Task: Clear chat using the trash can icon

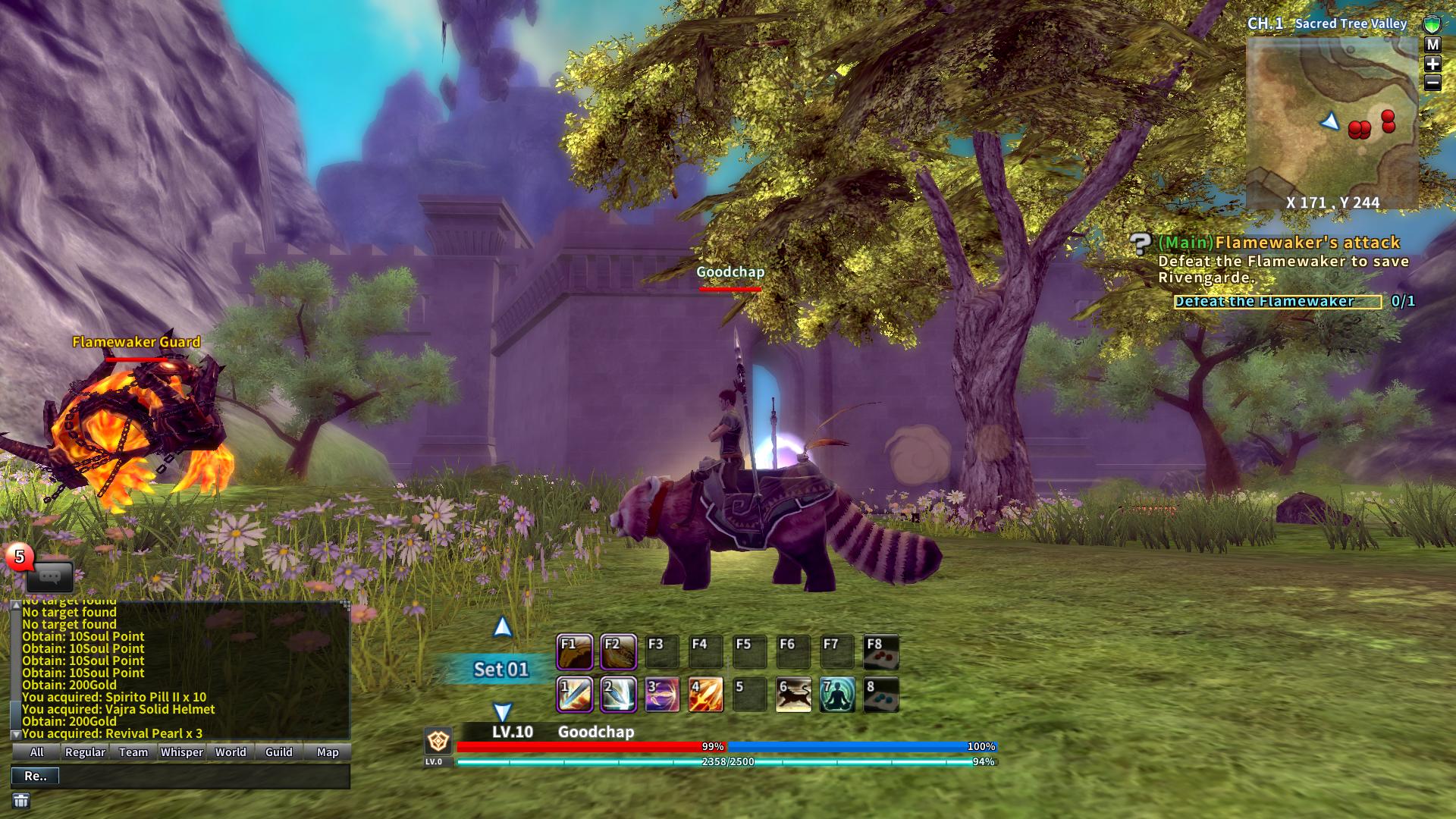Action: [21, 801]
